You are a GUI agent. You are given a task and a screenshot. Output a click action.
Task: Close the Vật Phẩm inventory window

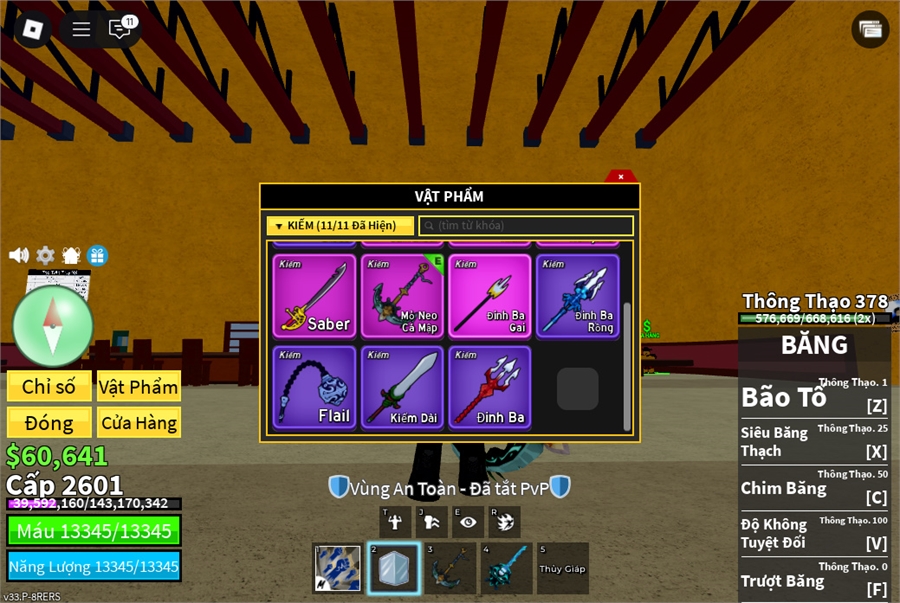(x=621, y=177)
